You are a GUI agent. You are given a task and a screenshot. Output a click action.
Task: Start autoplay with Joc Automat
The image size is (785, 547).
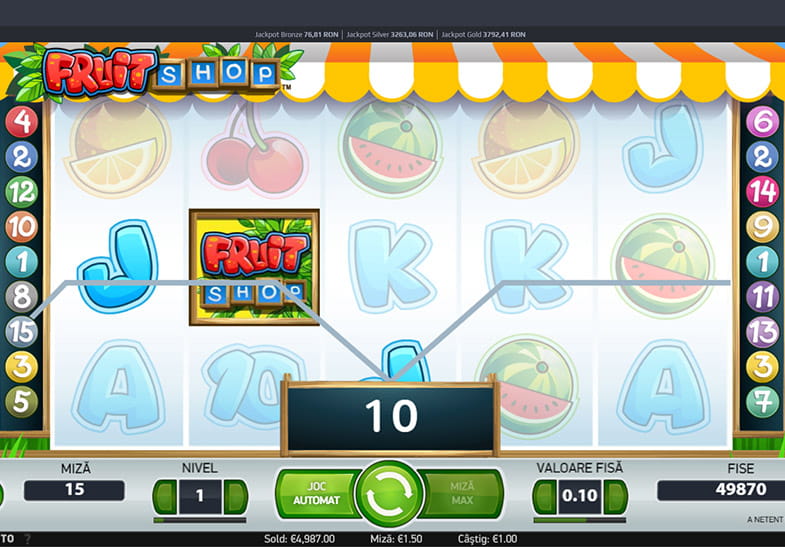click(316, 492)
